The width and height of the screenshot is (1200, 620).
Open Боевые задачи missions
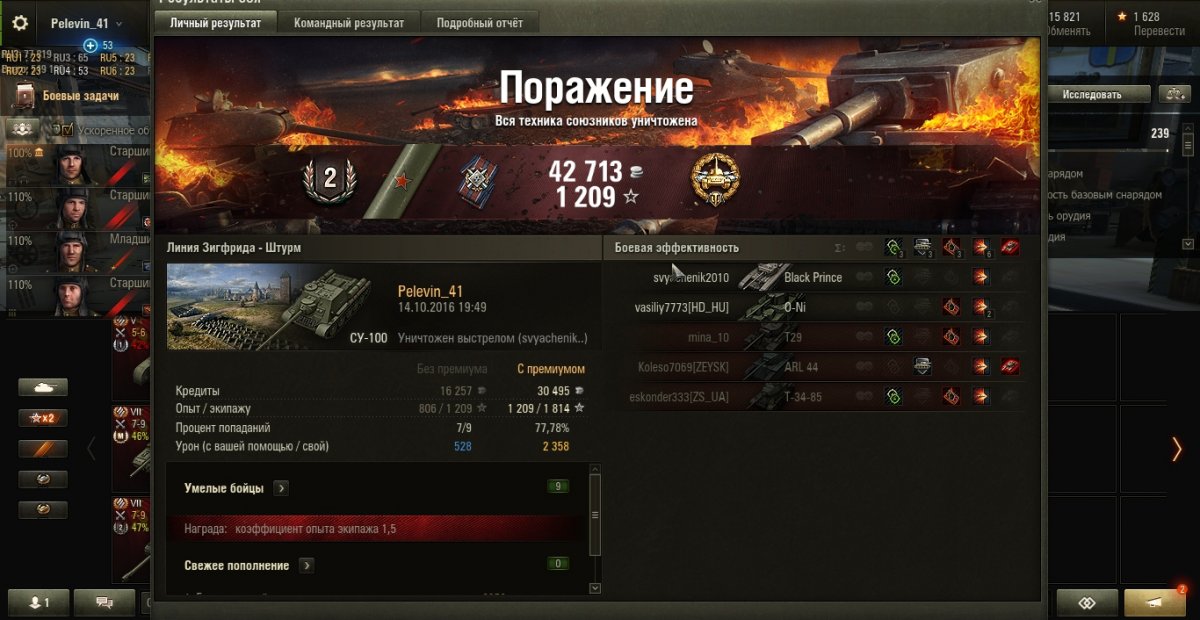80,96
